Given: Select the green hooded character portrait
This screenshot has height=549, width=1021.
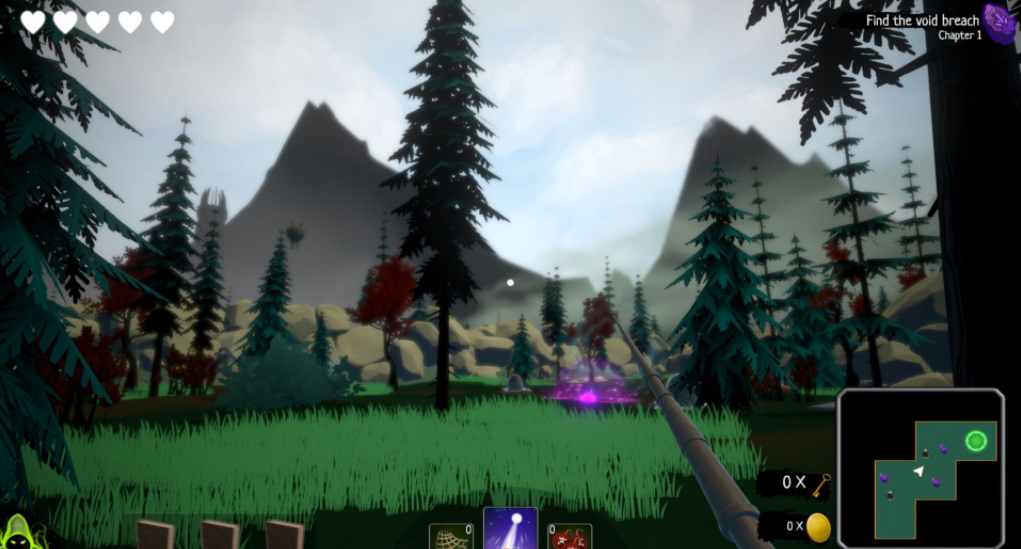Looking at the screenshot, I should click(17, 532).
